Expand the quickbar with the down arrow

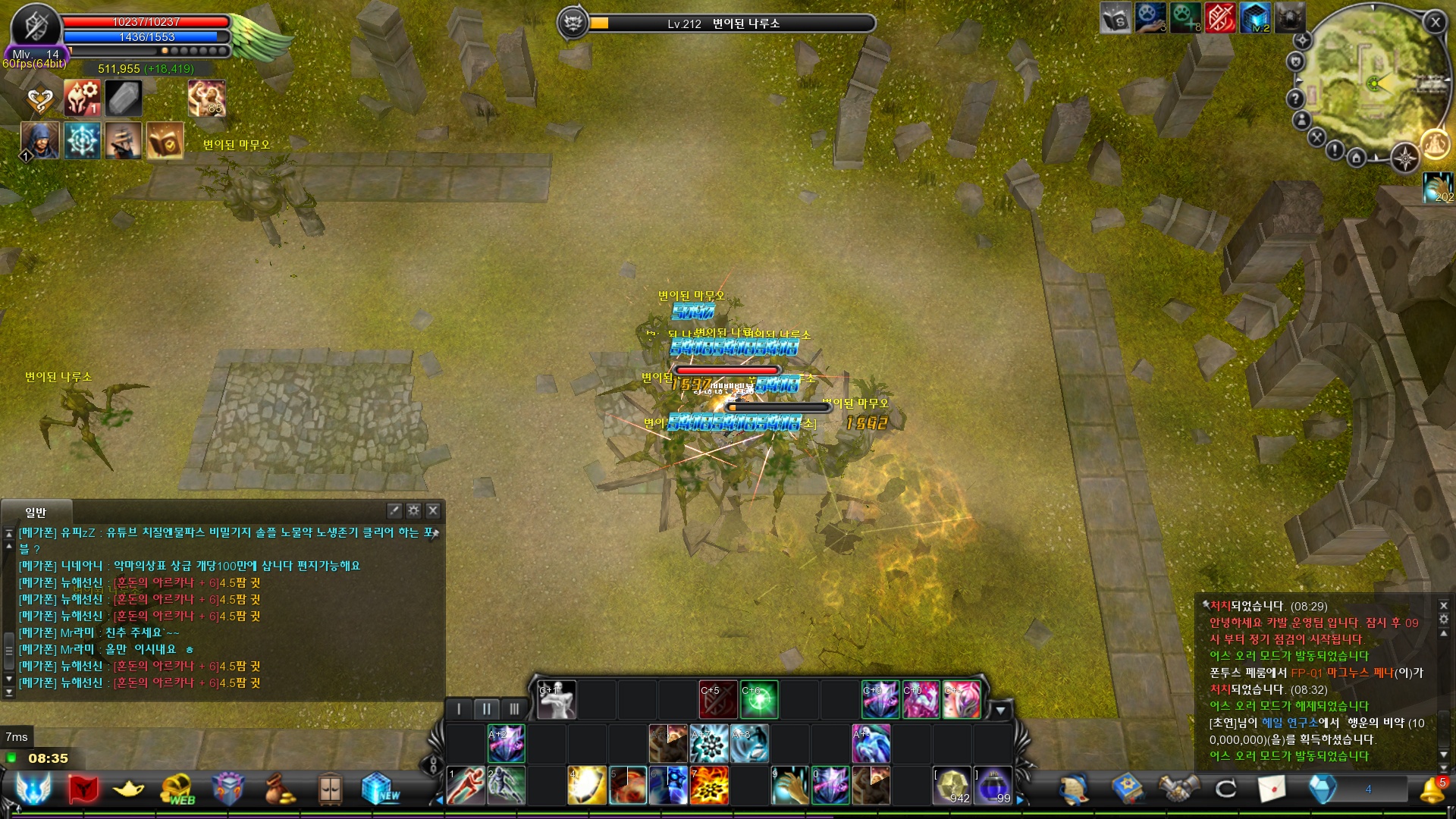(x=1003, y=711)
